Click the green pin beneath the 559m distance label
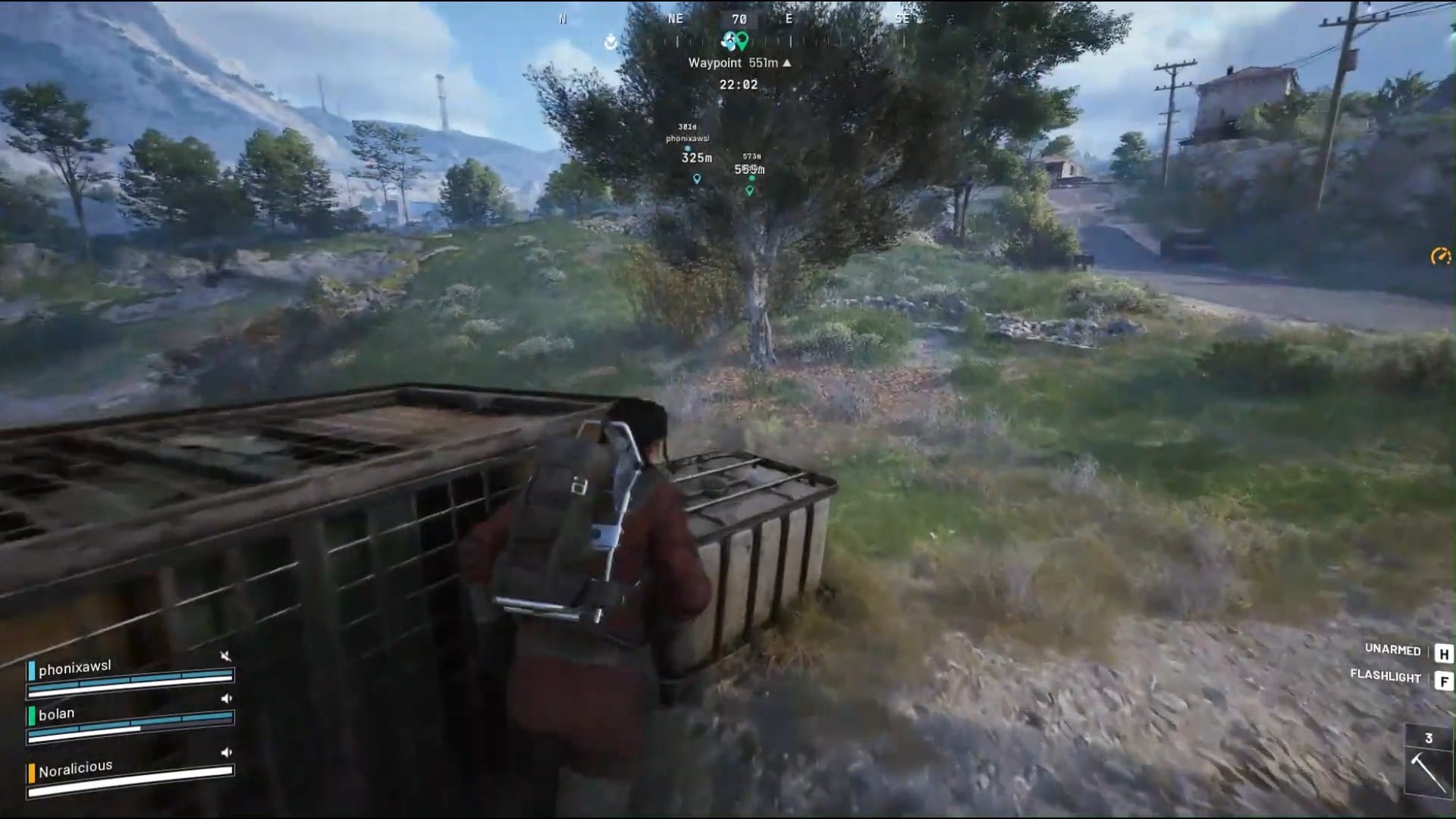Image resolution: width=1456 pixels, height=819 pixels. click(750, 190)
